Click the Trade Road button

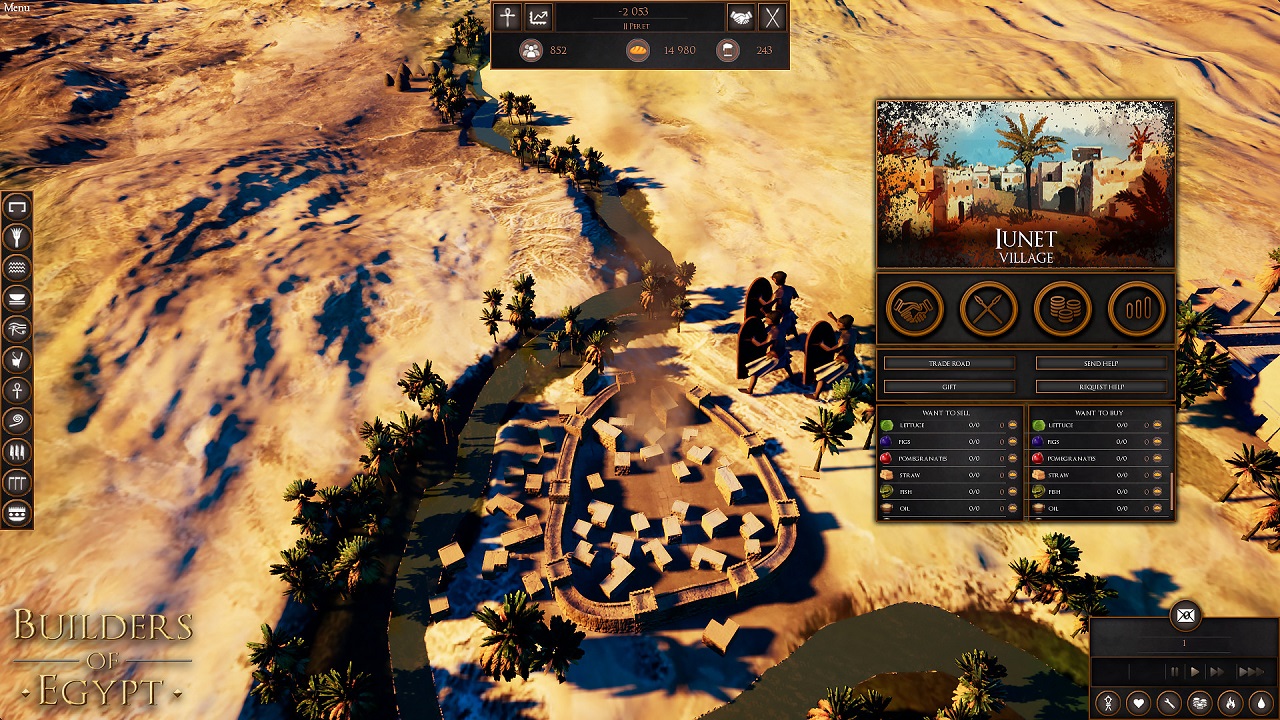(949, 363)
